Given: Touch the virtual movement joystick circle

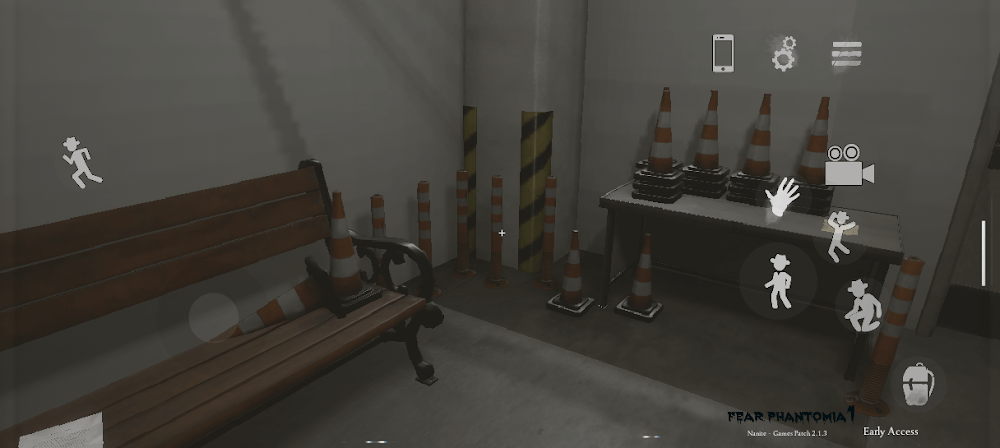Looking at the screenshot, I should [x=215, y=316].
